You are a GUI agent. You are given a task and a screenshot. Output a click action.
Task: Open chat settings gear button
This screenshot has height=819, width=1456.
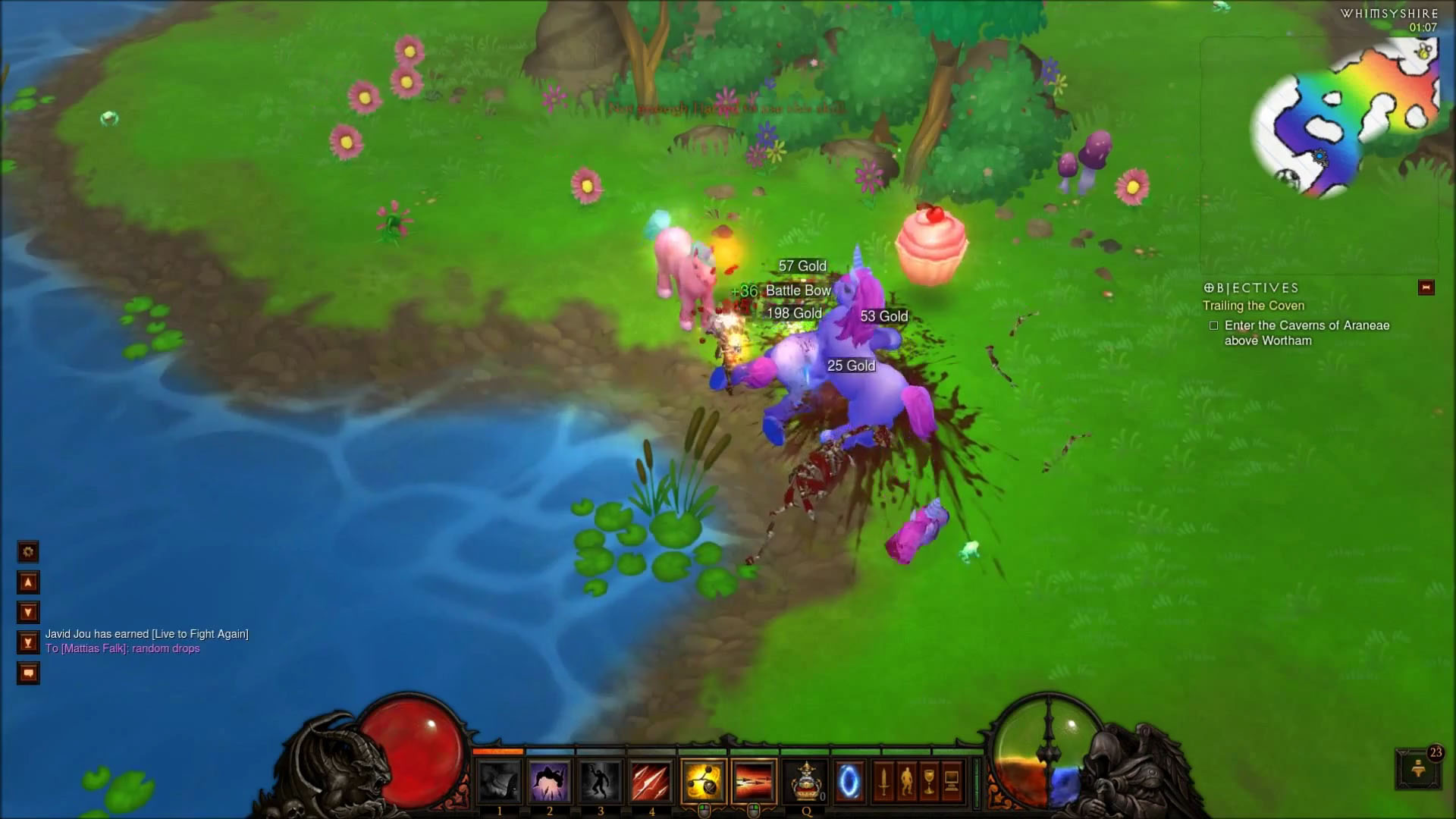(x=28, y=552)
